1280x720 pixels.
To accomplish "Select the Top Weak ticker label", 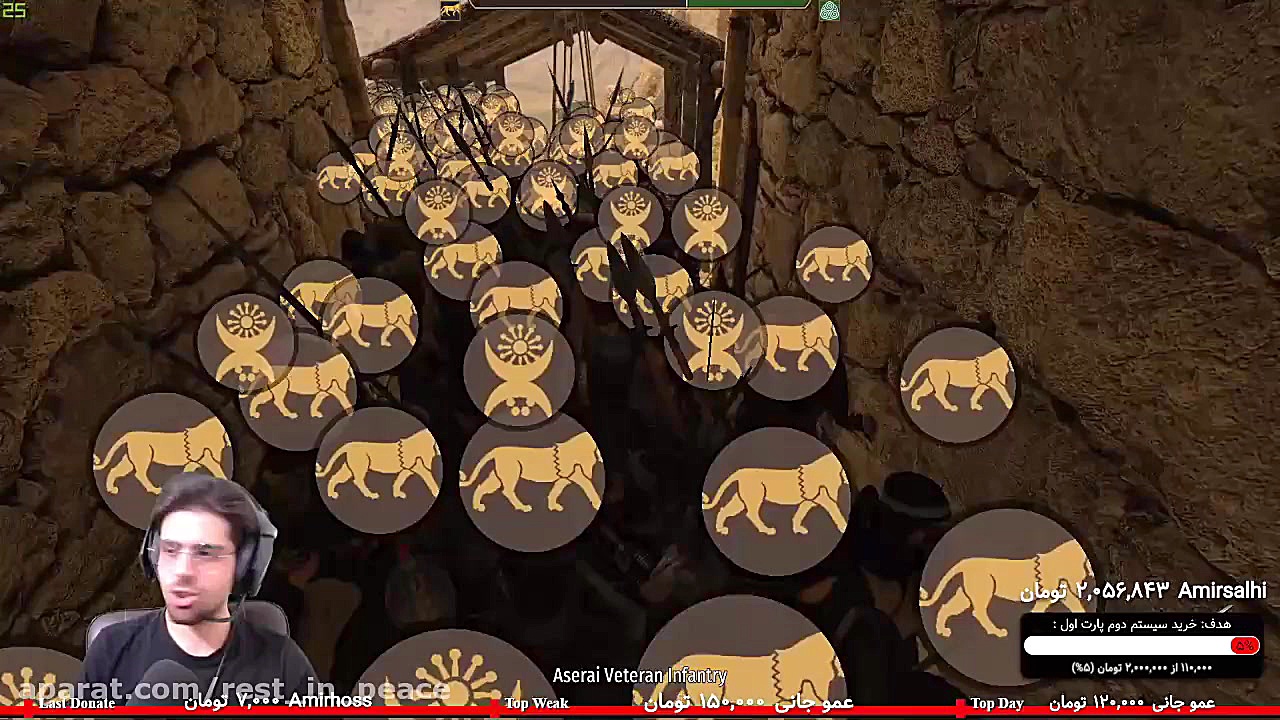I will [536, 703].
